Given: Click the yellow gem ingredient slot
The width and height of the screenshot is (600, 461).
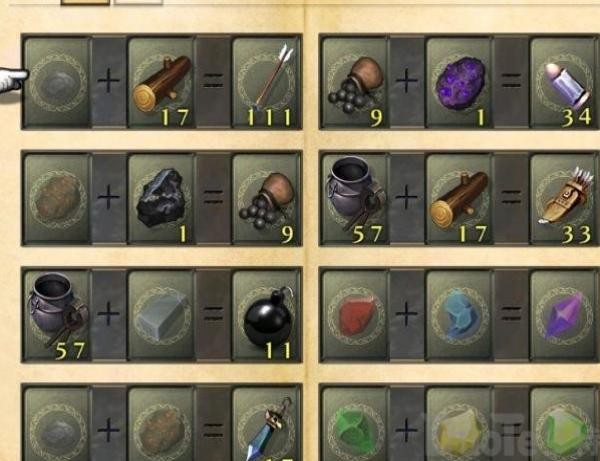Looking at the screenshot, I should coord(460,425).
